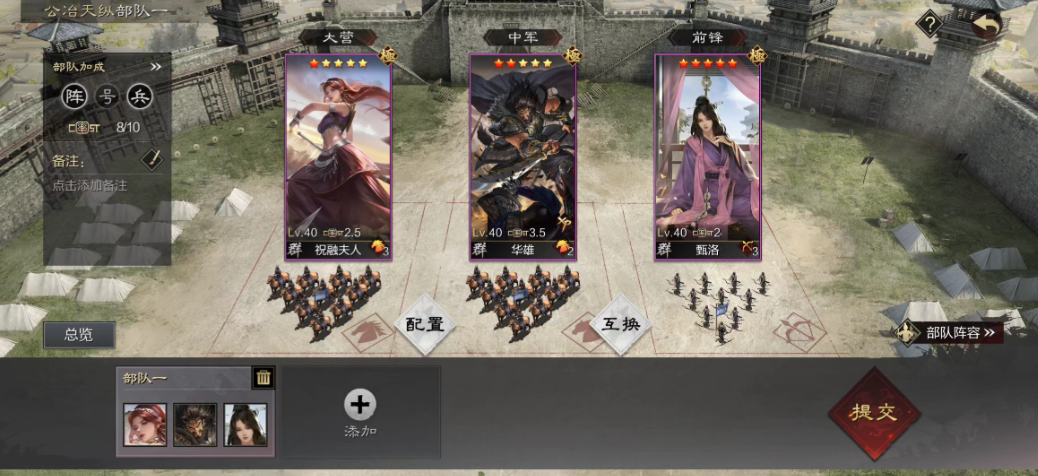Submit the formation with 提交
This screenshot has height=476, width=1038.
[x=873, y=412]
